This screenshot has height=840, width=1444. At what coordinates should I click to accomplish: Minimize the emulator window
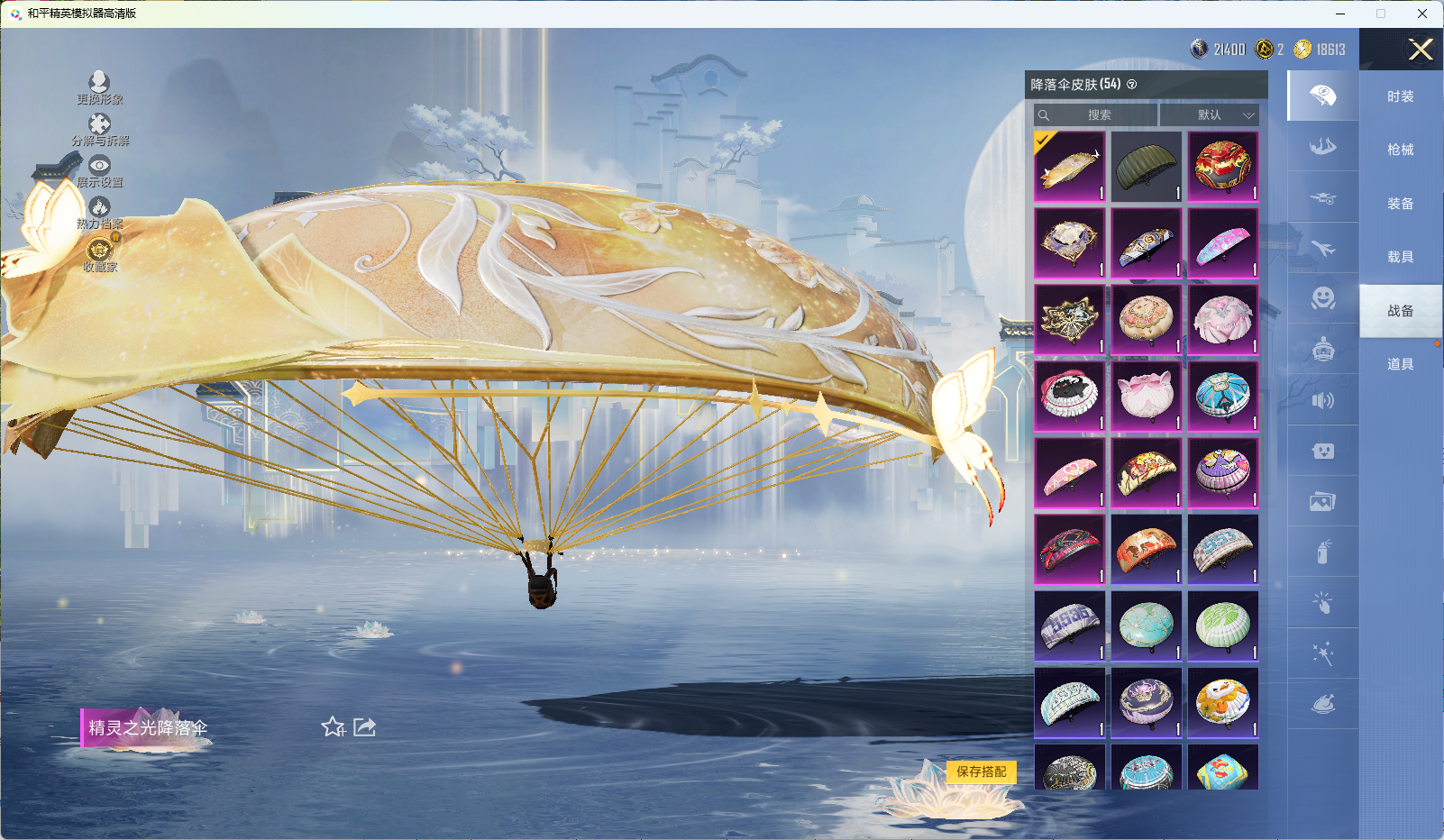(1340, 14)
